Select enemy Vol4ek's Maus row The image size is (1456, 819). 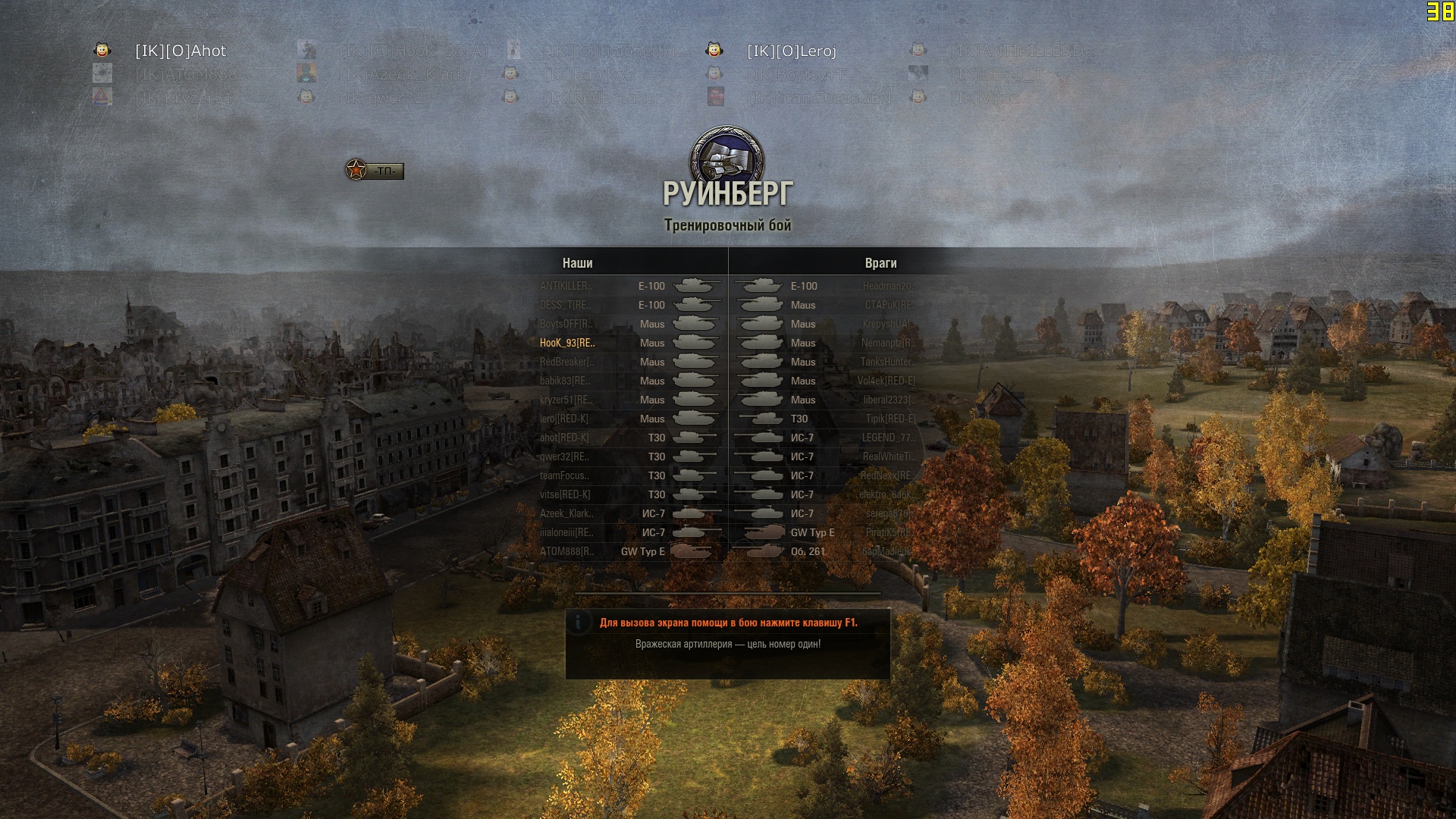(827, 381)
